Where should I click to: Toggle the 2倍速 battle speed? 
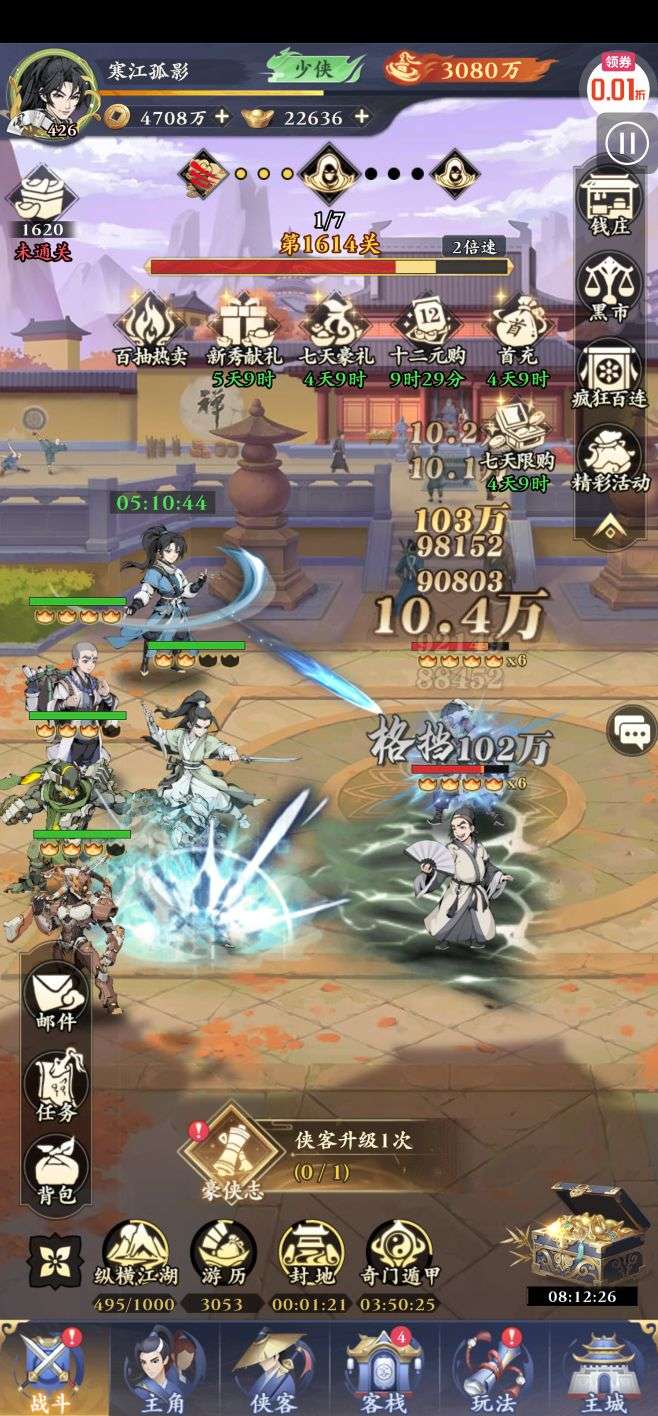click(474, 247)
